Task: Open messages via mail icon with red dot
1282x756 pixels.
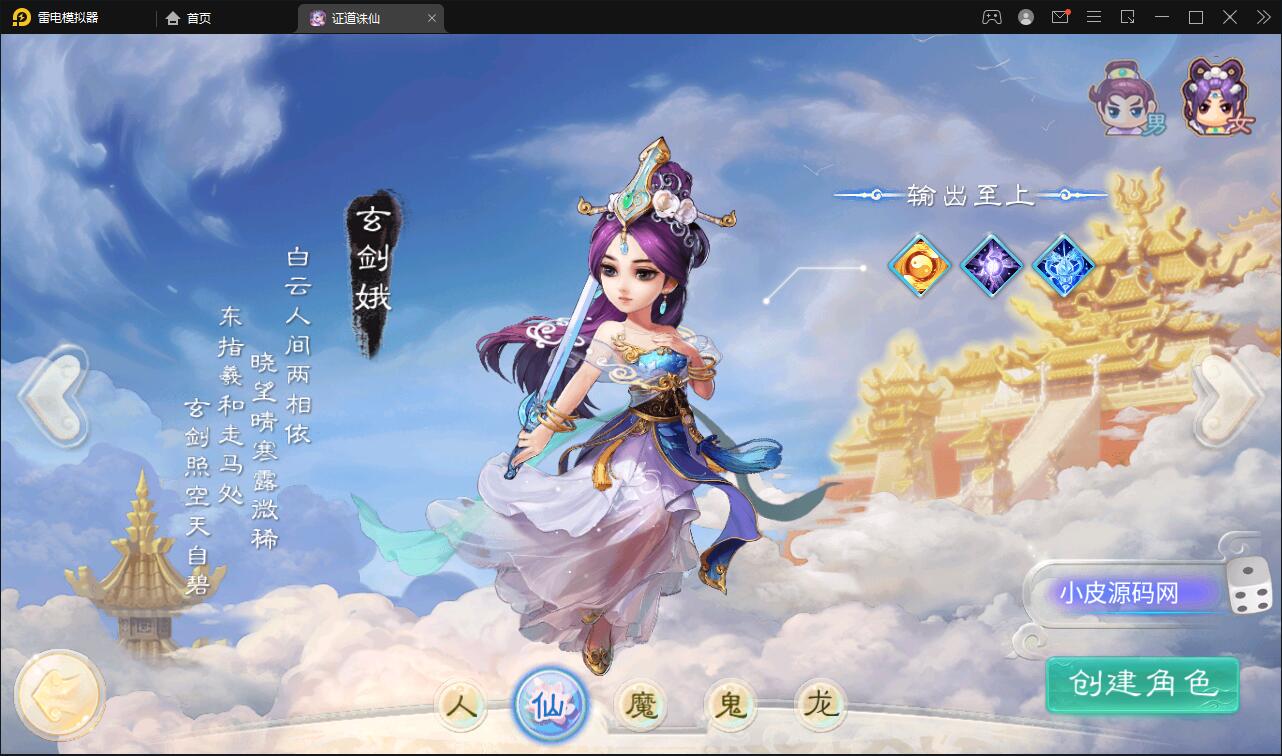Action: 1060,17
